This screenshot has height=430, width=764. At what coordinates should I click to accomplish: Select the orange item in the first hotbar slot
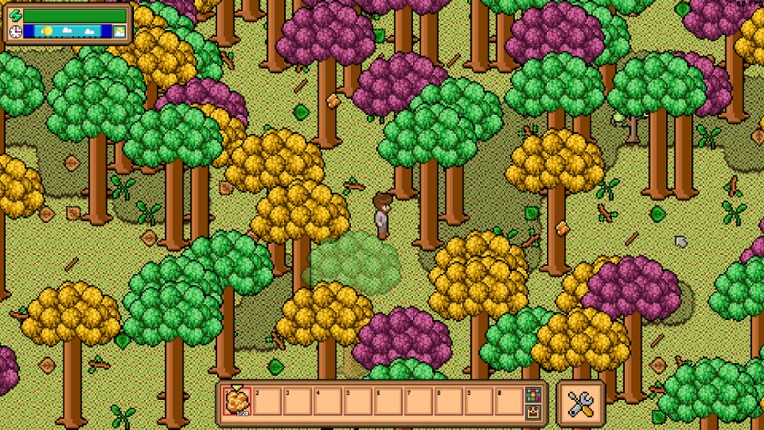[x=237, y=402]
